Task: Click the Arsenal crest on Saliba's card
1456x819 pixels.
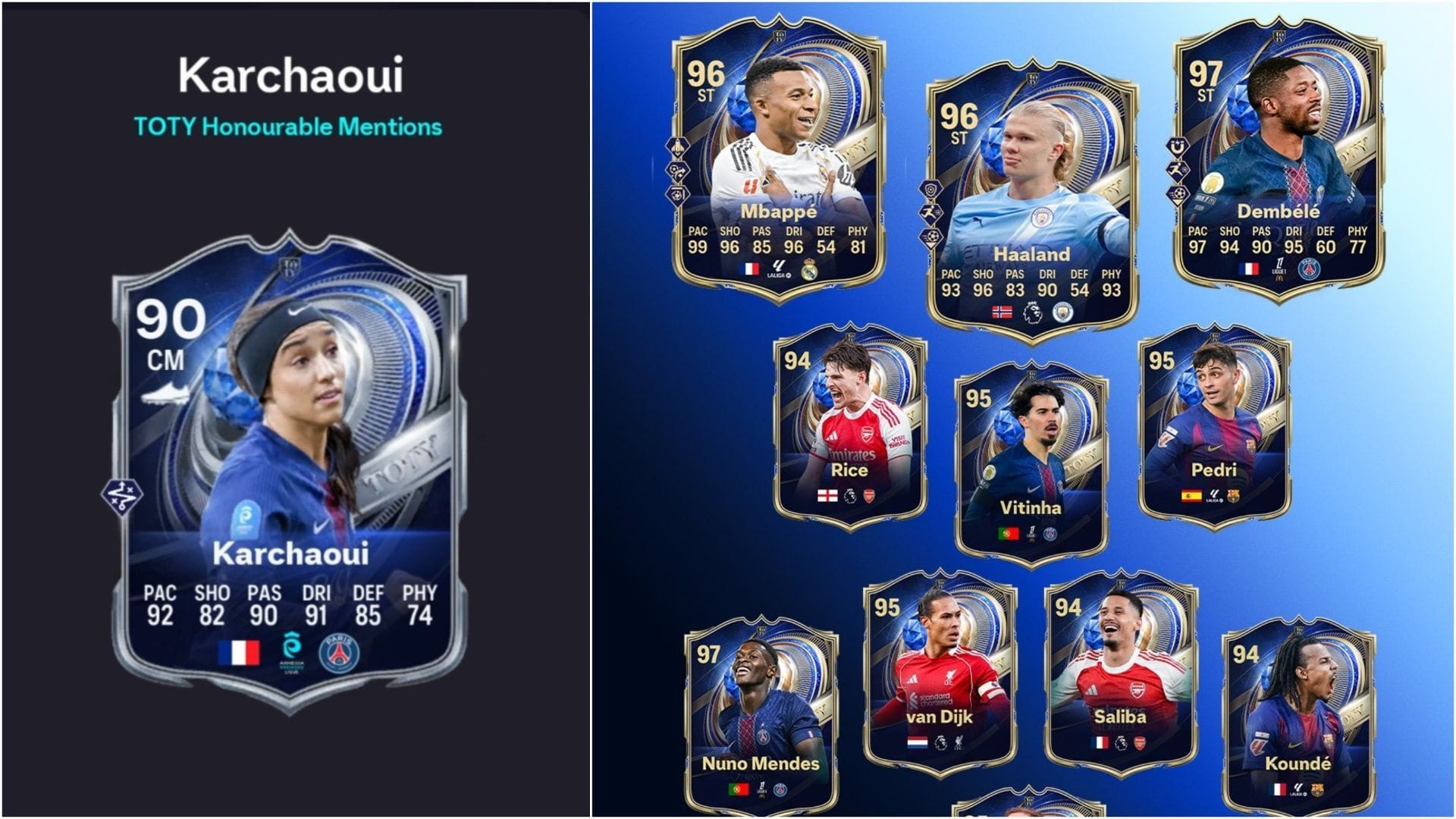Action: (x=1140, y=742)
